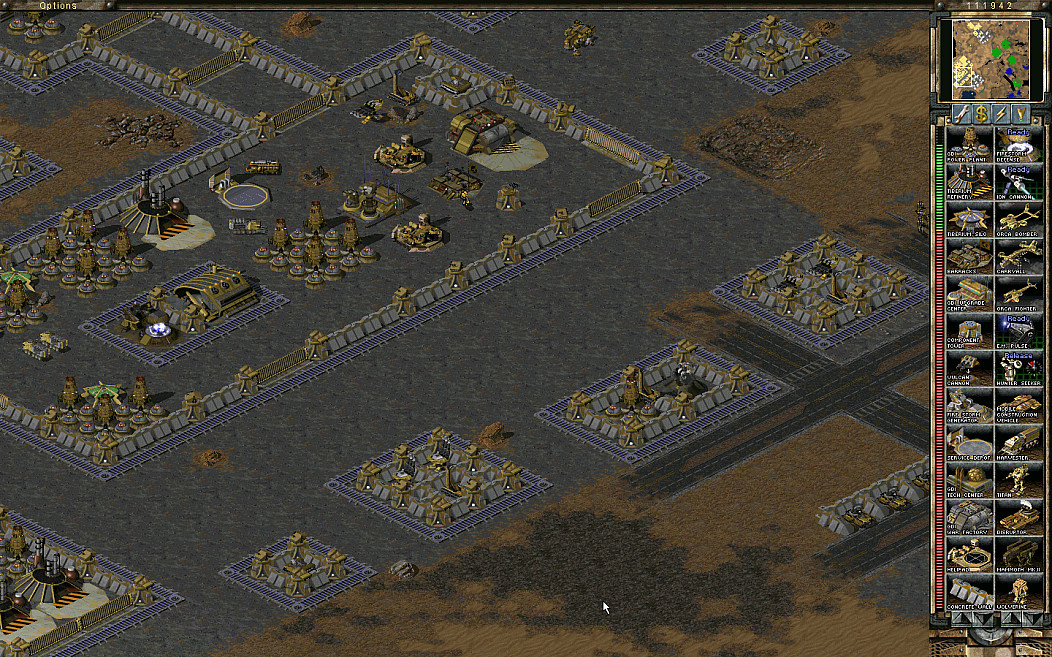The height and width of the screenshot is (657, 1052).
Task: Select the Concrete Wall build icon
Action: [x=968, y=594]
